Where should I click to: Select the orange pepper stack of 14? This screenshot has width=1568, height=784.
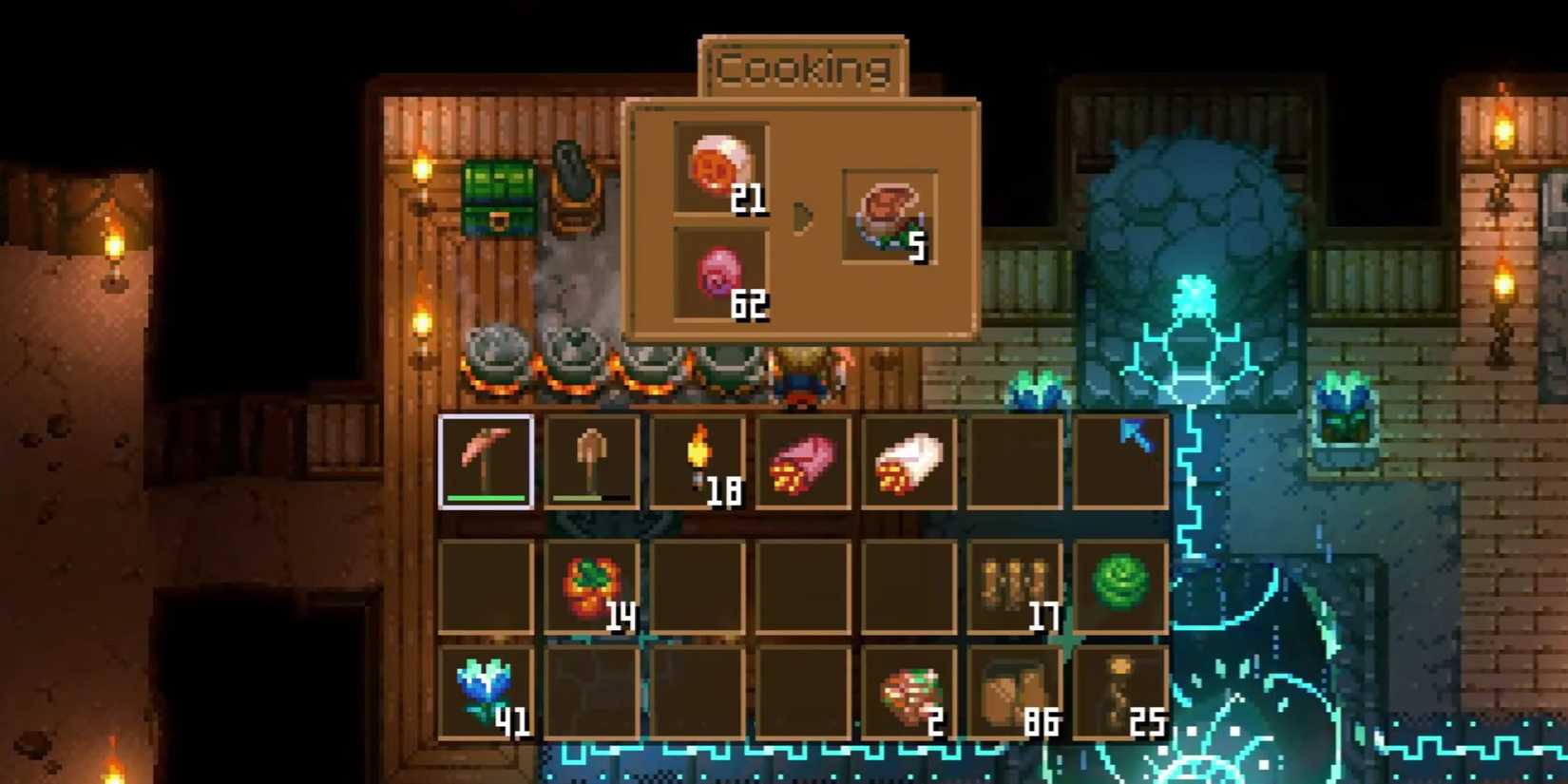(x=591, y=585)
